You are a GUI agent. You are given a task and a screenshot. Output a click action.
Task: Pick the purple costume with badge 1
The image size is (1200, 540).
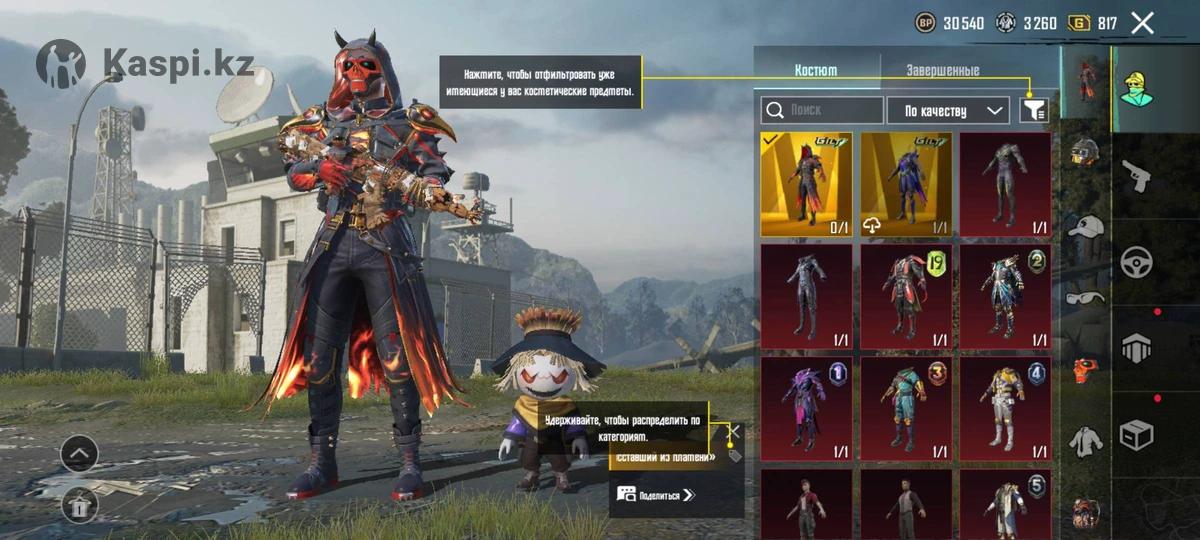(806, 409)
